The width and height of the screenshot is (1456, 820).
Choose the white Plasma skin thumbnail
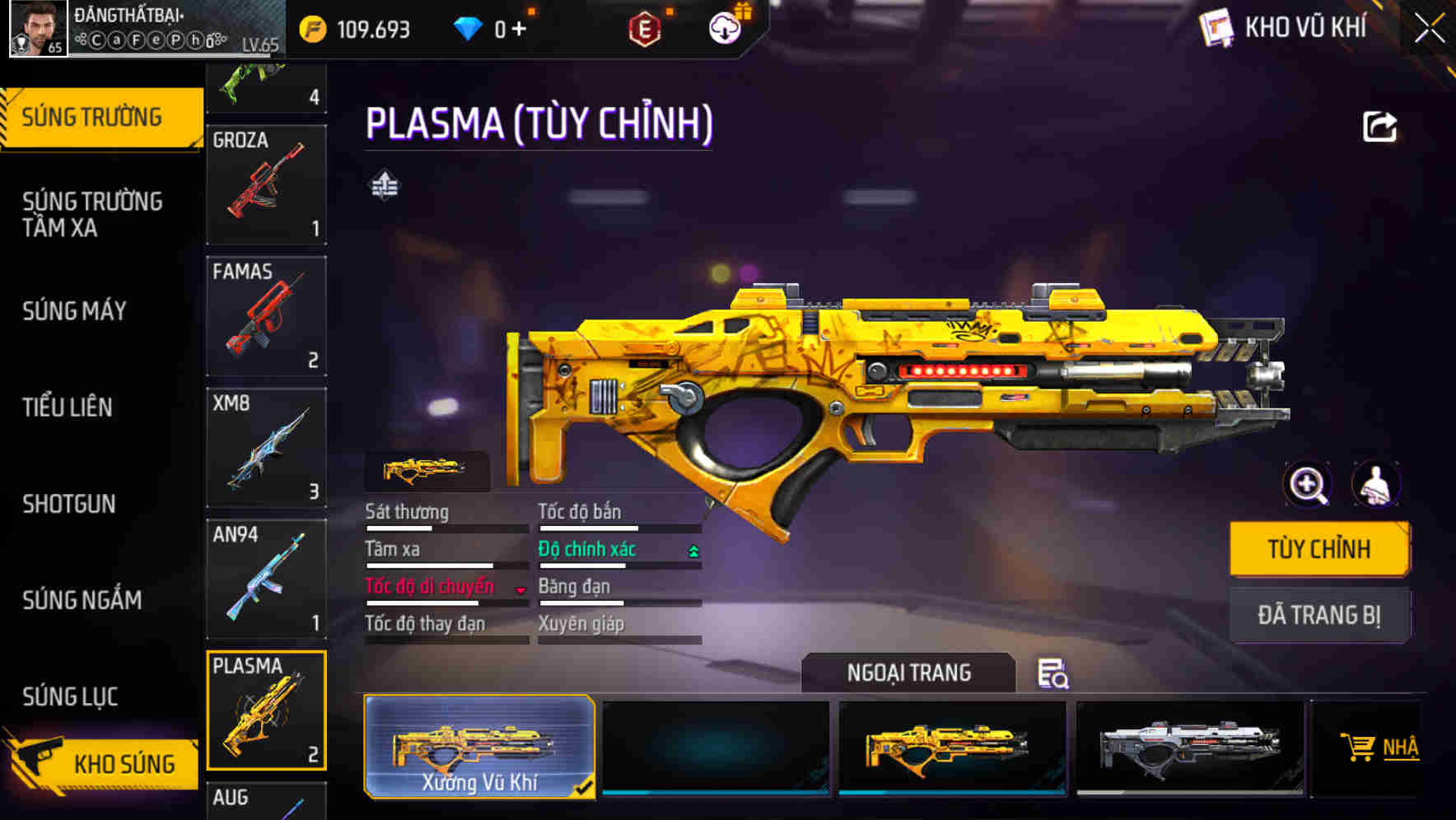(x=1190, y=747)
